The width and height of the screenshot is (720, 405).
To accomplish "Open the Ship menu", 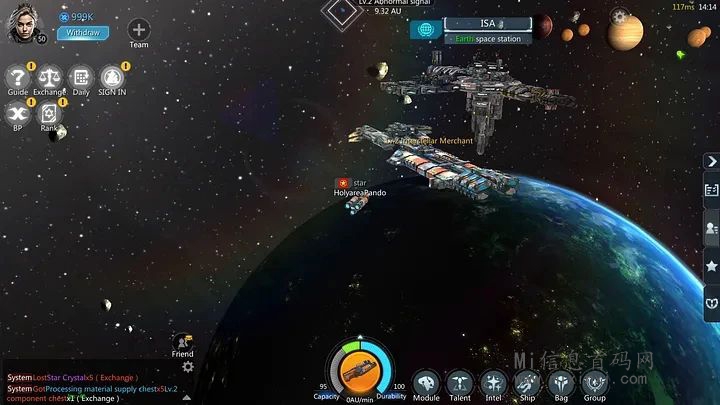I will coord(527,382).
